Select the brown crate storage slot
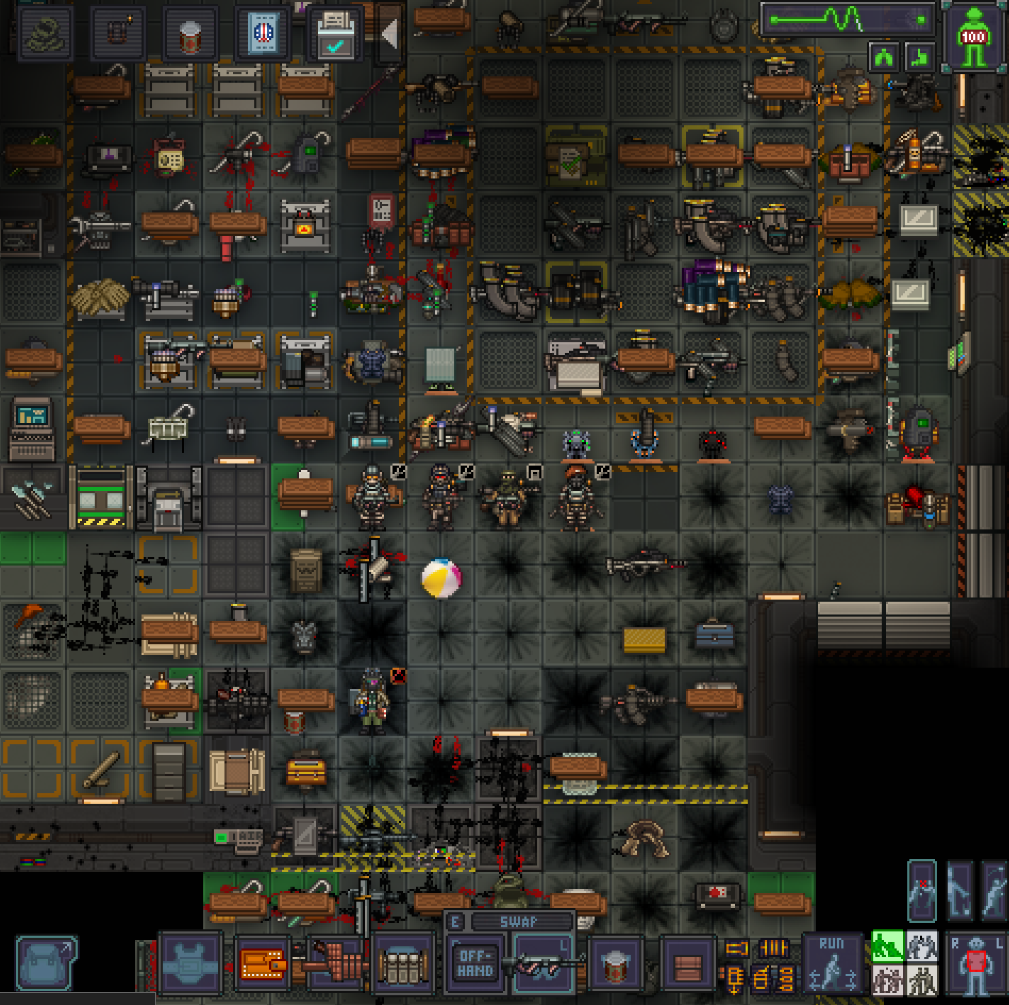 [688, 964]
